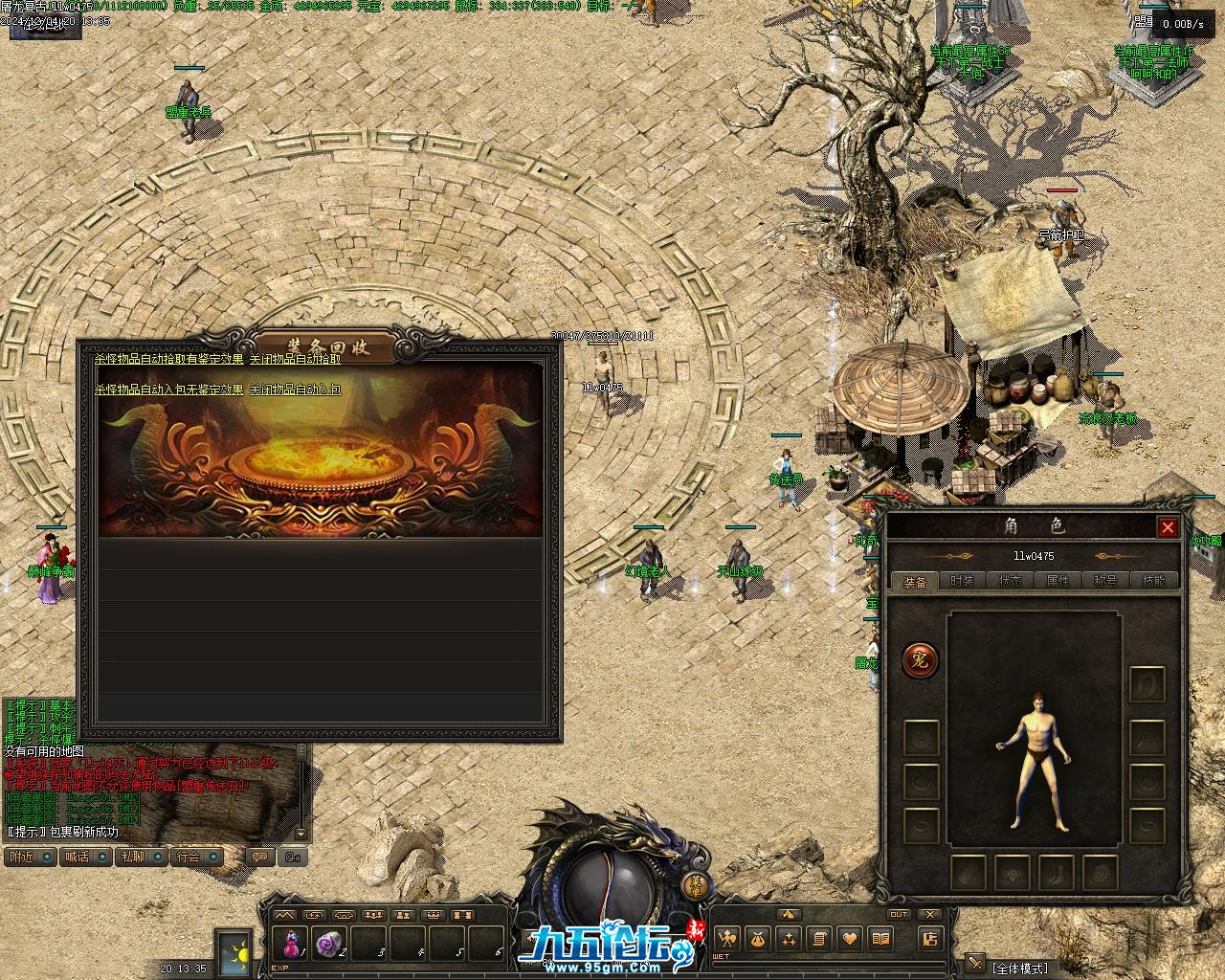Open the 状态 status tab
The image size is (1225, 980).
point(1011,581)
